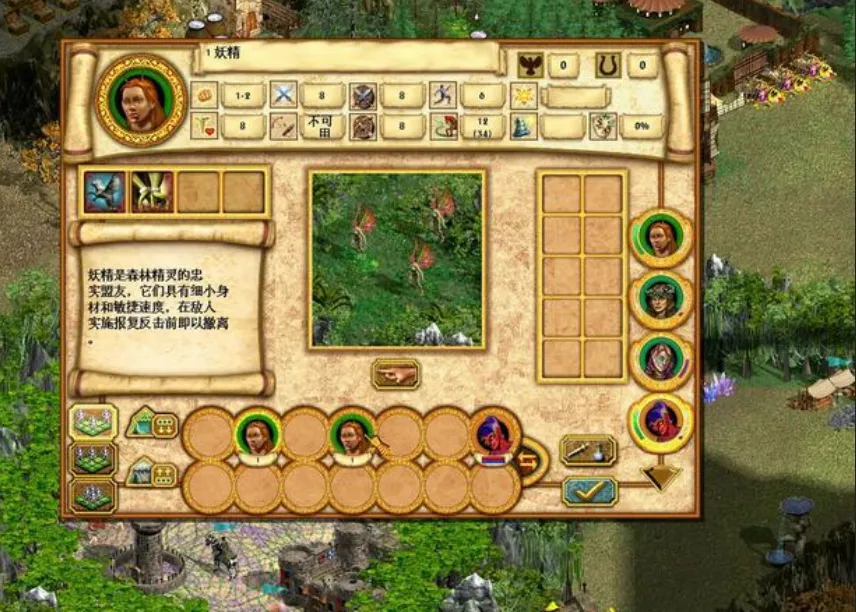
Task: Click the eagle morale icon
Action: point(530,66)
